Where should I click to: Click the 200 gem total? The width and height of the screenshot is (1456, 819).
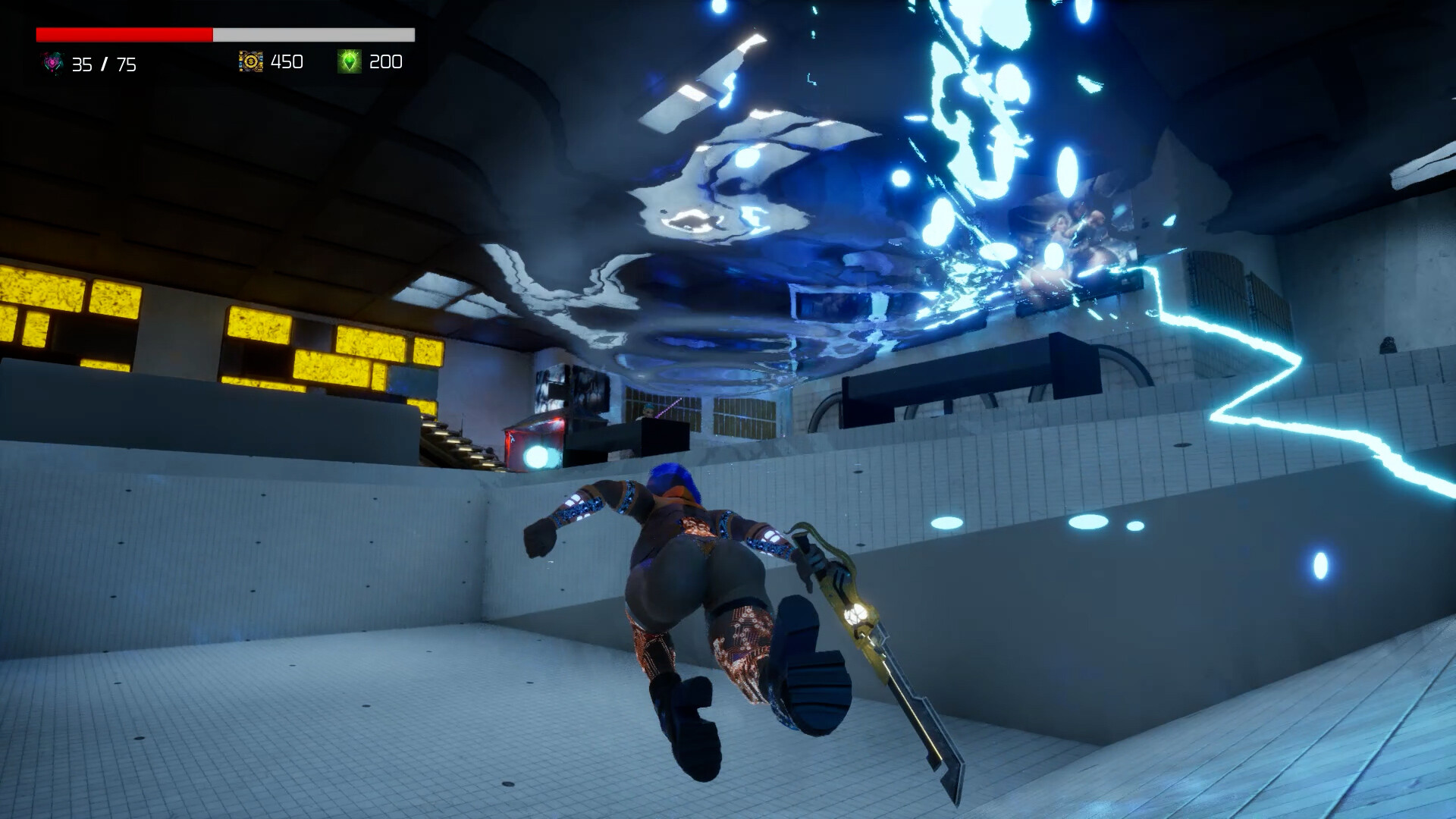[x=387, y=62]
